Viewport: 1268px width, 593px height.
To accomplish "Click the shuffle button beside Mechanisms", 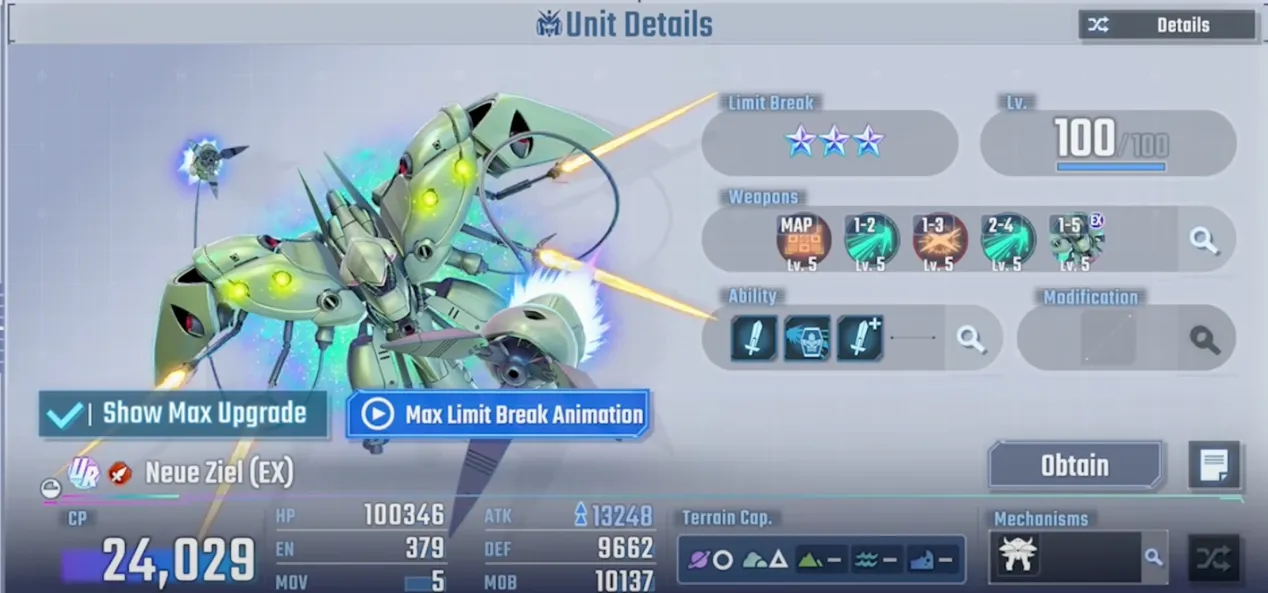I will (x=1214, y=558).
